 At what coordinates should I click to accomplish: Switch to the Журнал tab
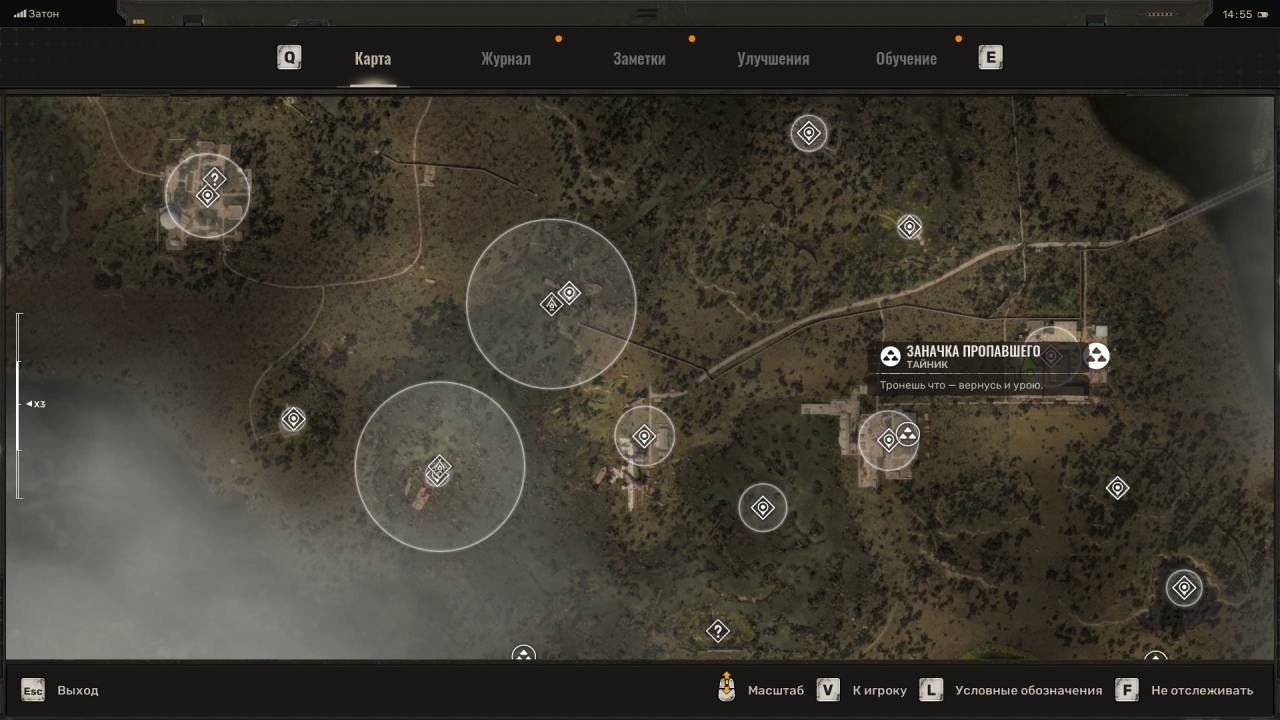coord(505,58)
